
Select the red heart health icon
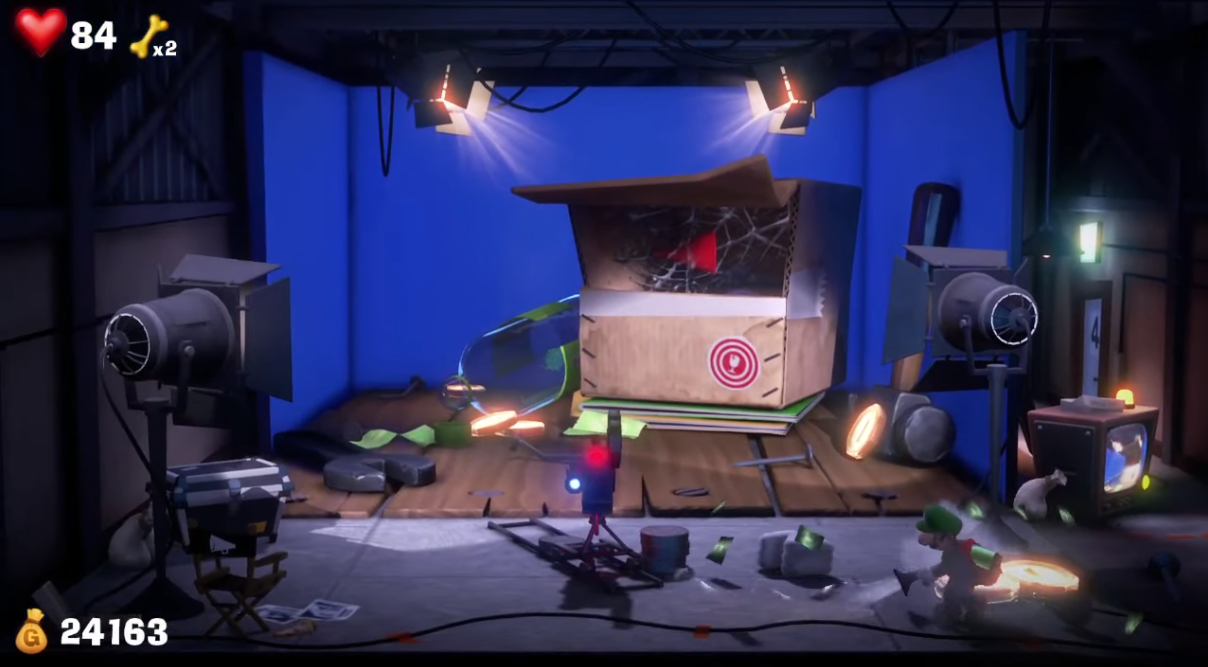[40, 32]
